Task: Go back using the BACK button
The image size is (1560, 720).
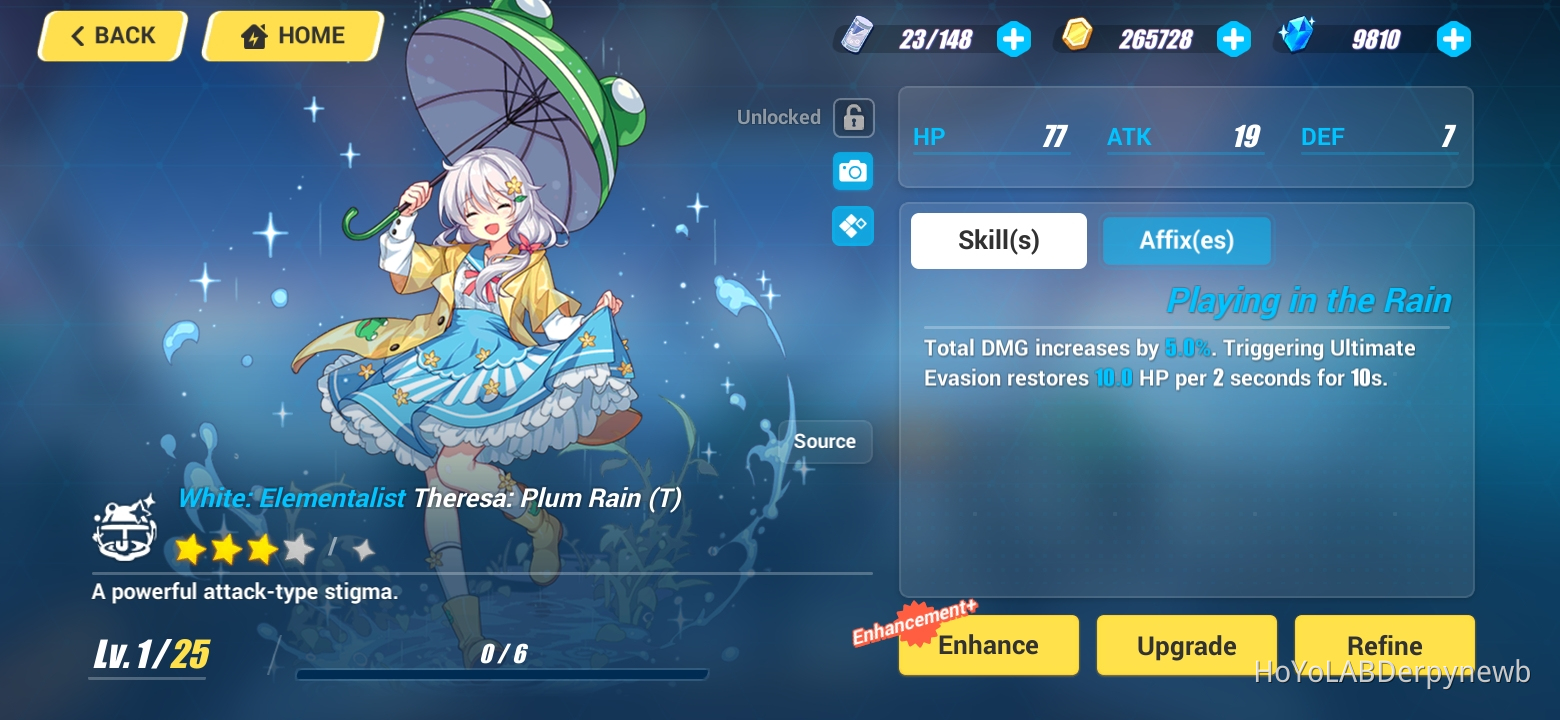Action: click(111, 35)
